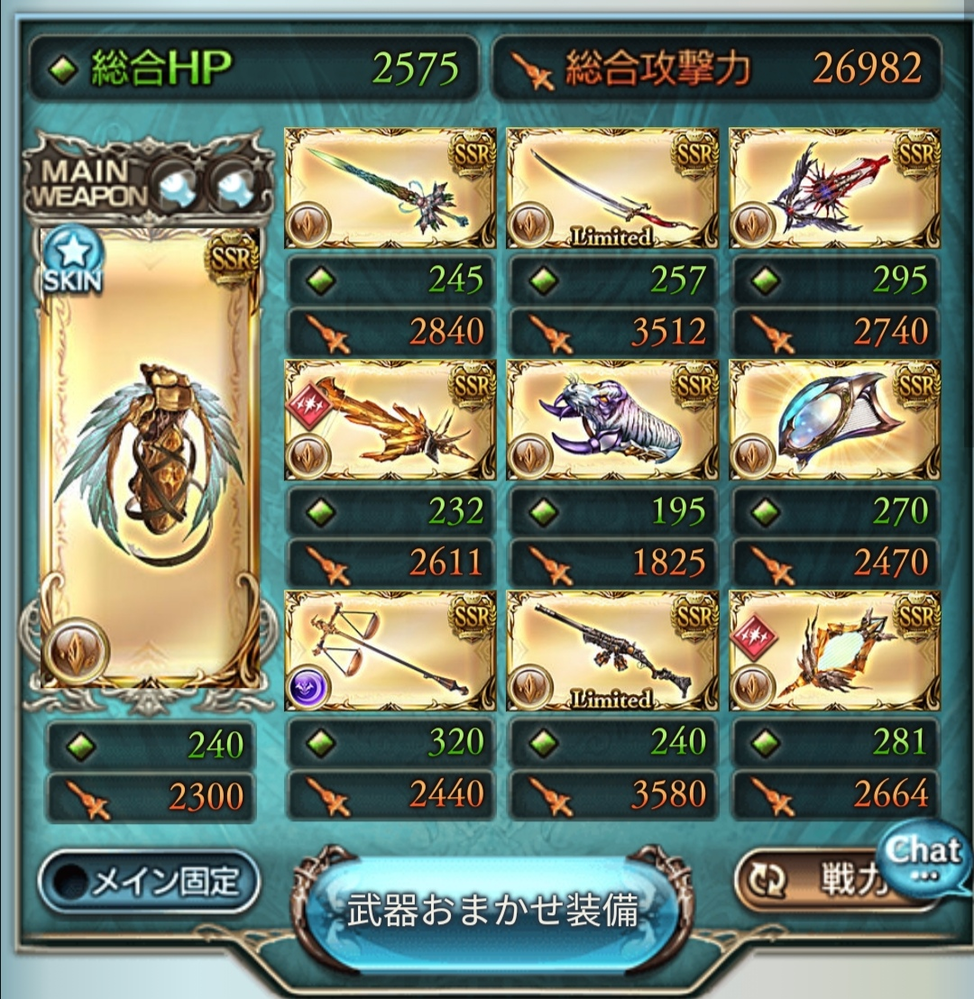
Task: Select the blue orb shield weapon slot
Action: coord(835,419)
